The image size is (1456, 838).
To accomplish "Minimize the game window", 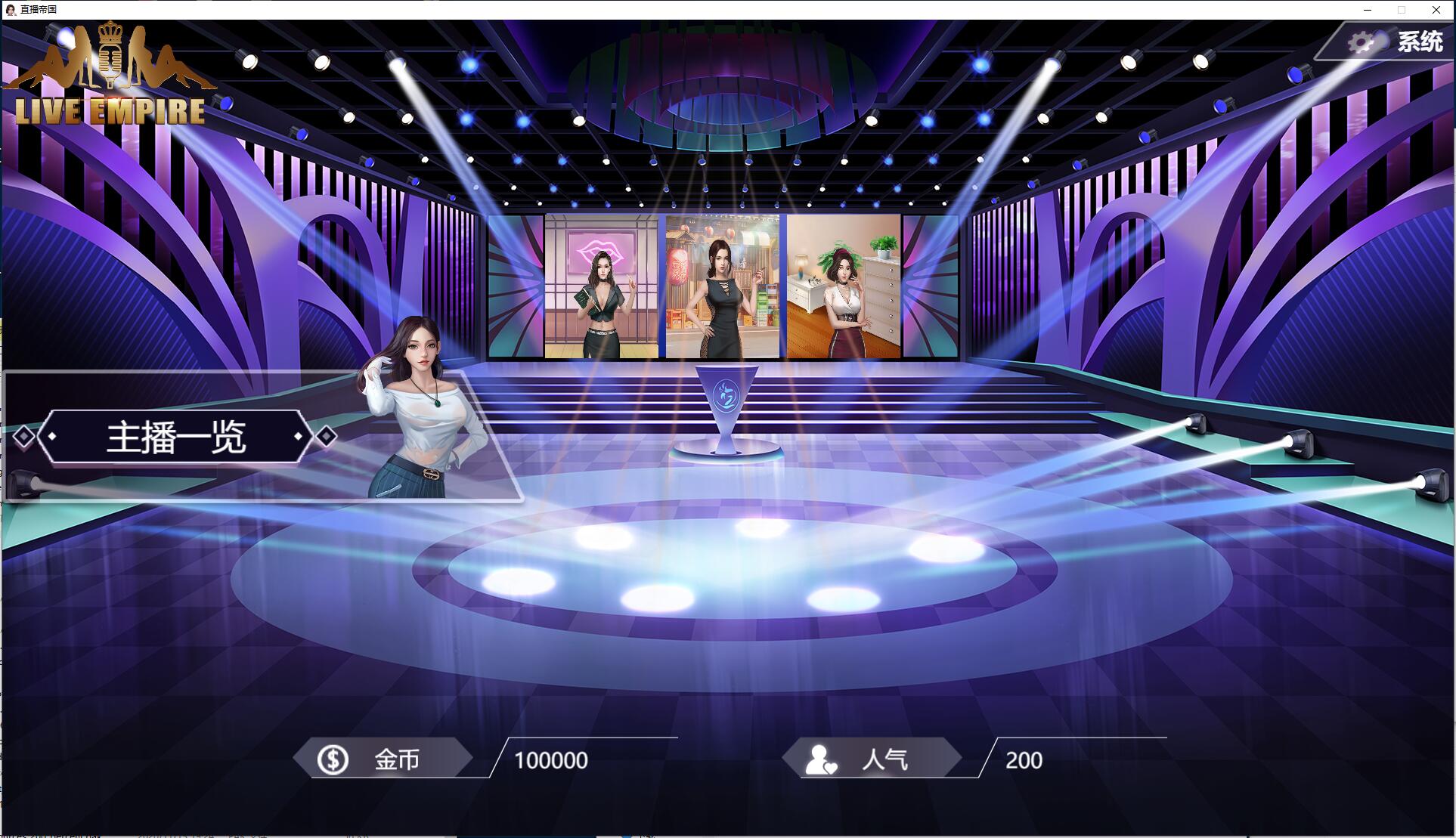I will tap(1368, 10).
